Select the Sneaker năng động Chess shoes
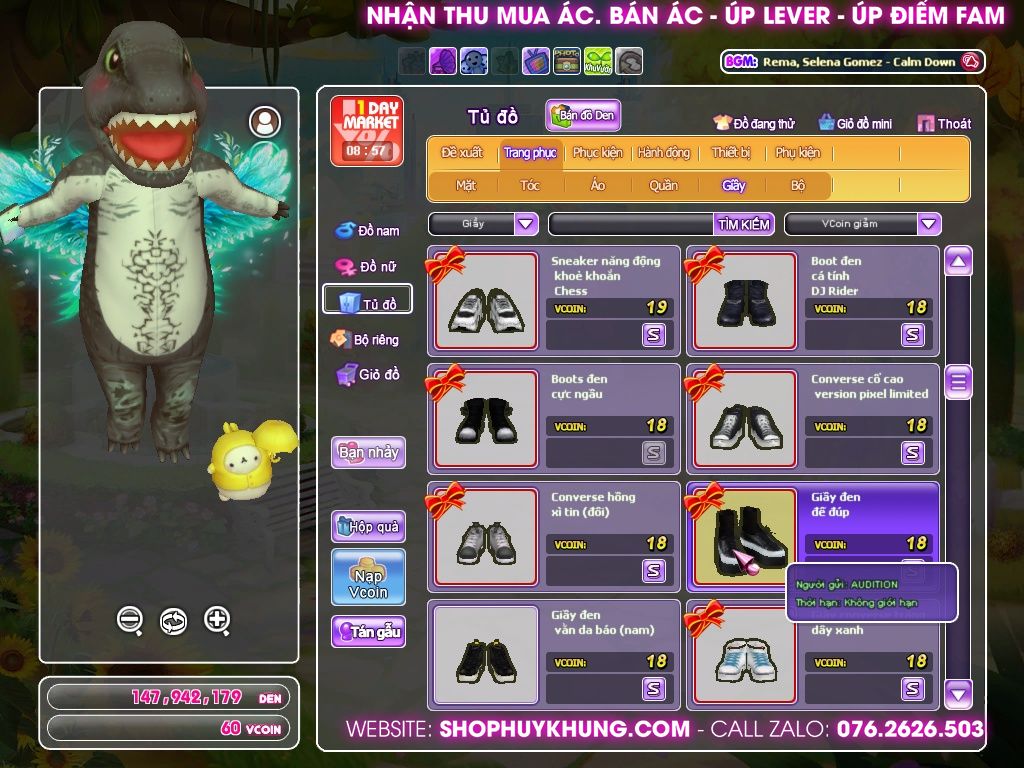Screen dimensions: 1024x768 (x=486, y=301)
